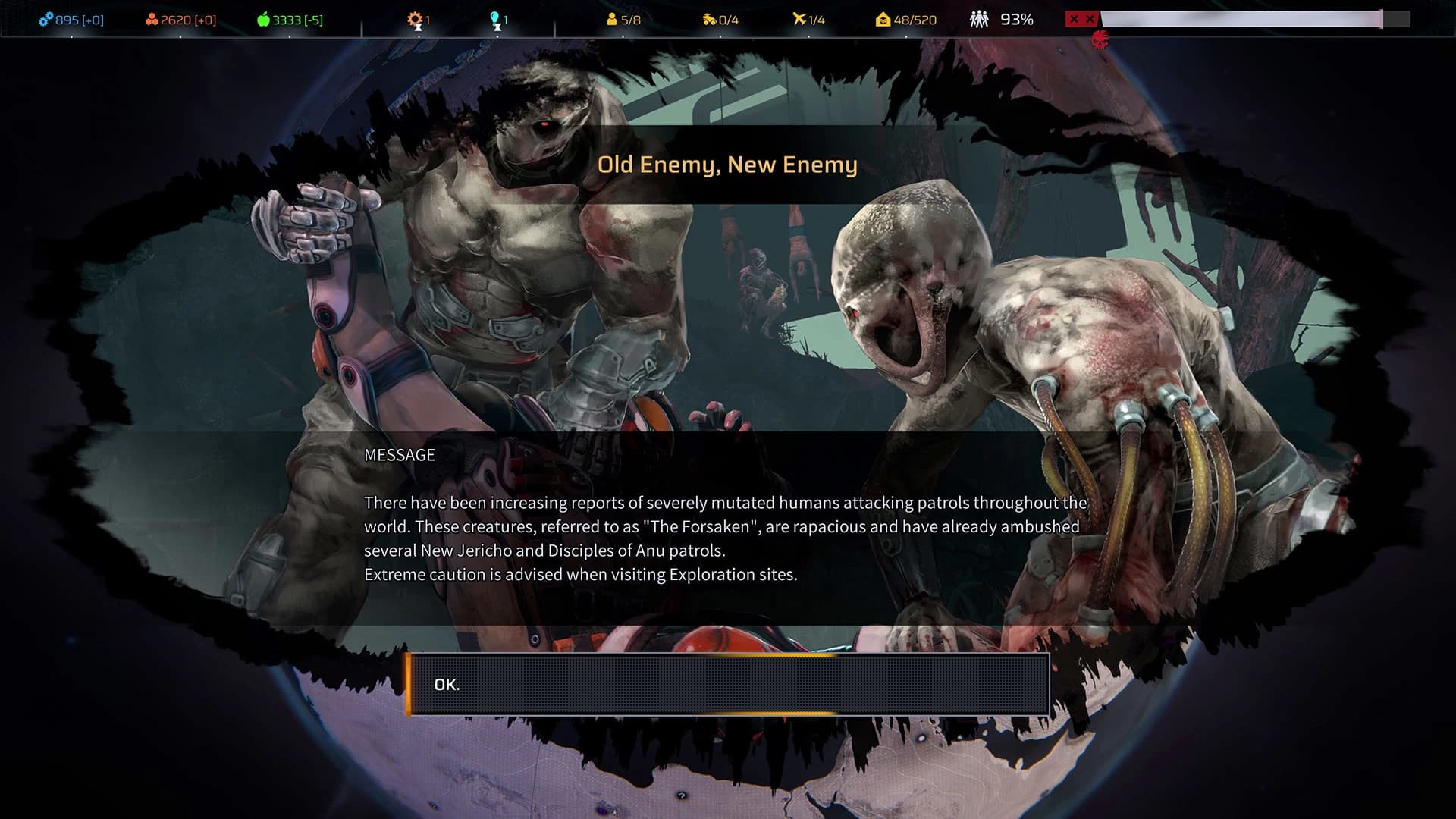The height and width of the screenshot is (819, 1456).
Task: Click the second red X doom marker
Action: pyautogui.click(x=1089, y=19)
